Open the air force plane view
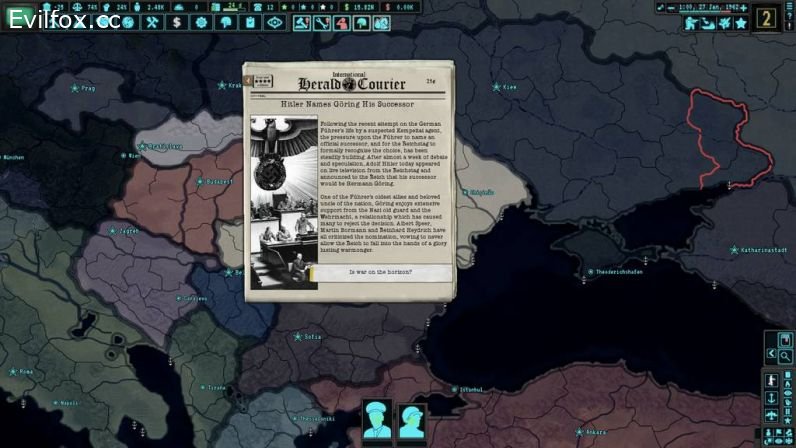Screen dimensions: 796x448 [x=725, y=22]
